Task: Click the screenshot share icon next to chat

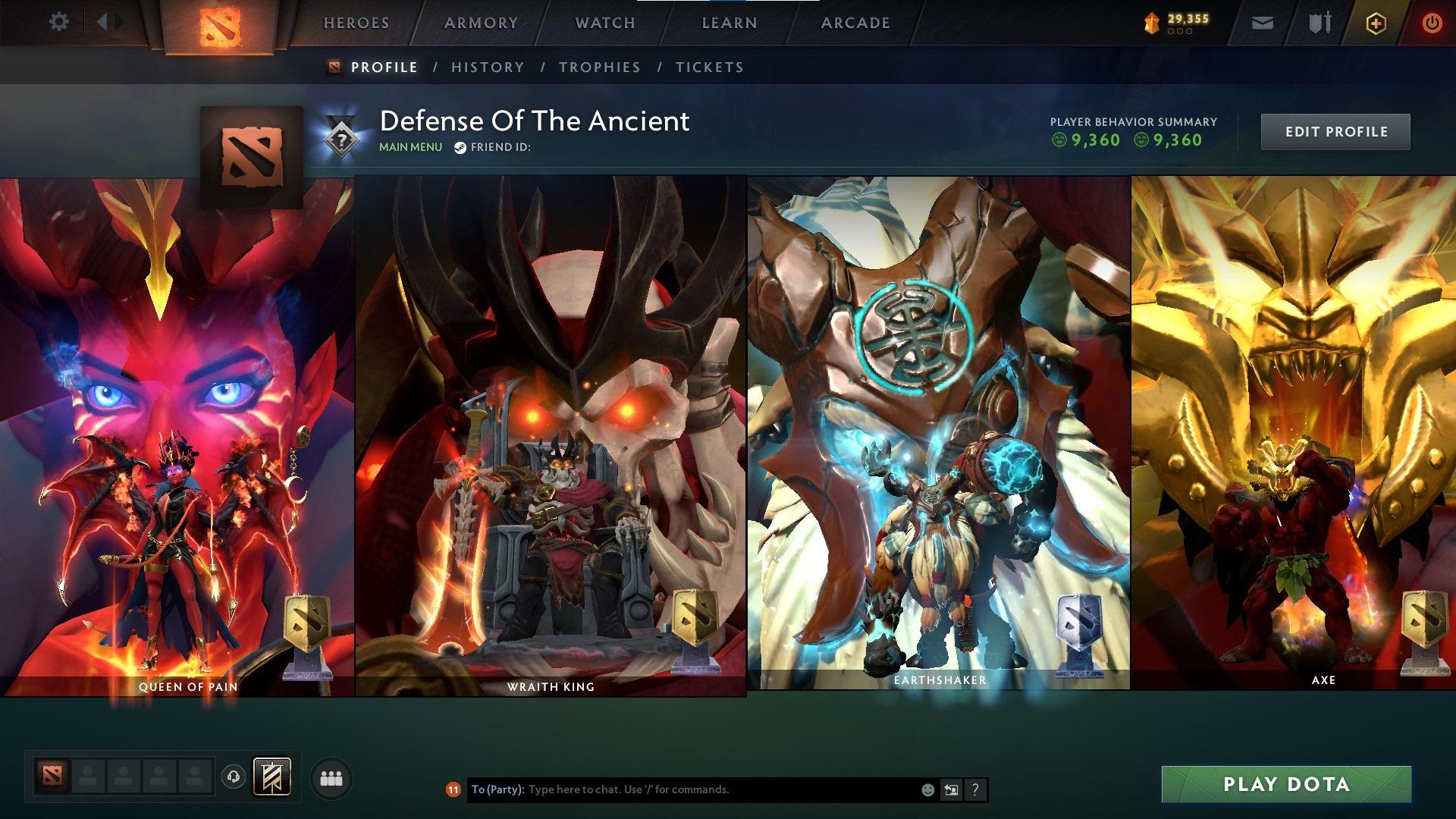Action: [x=951, y=789]
